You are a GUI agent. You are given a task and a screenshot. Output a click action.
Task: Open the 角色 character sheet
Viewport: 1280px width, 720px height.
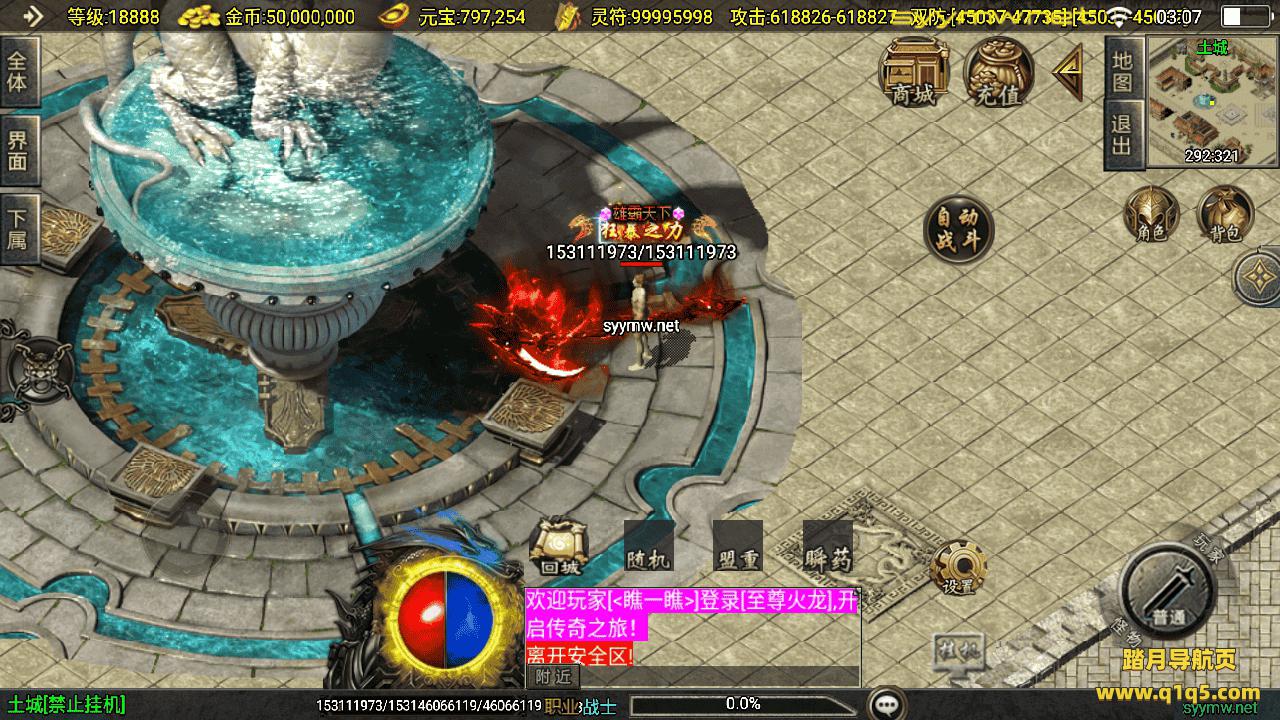1151,214
